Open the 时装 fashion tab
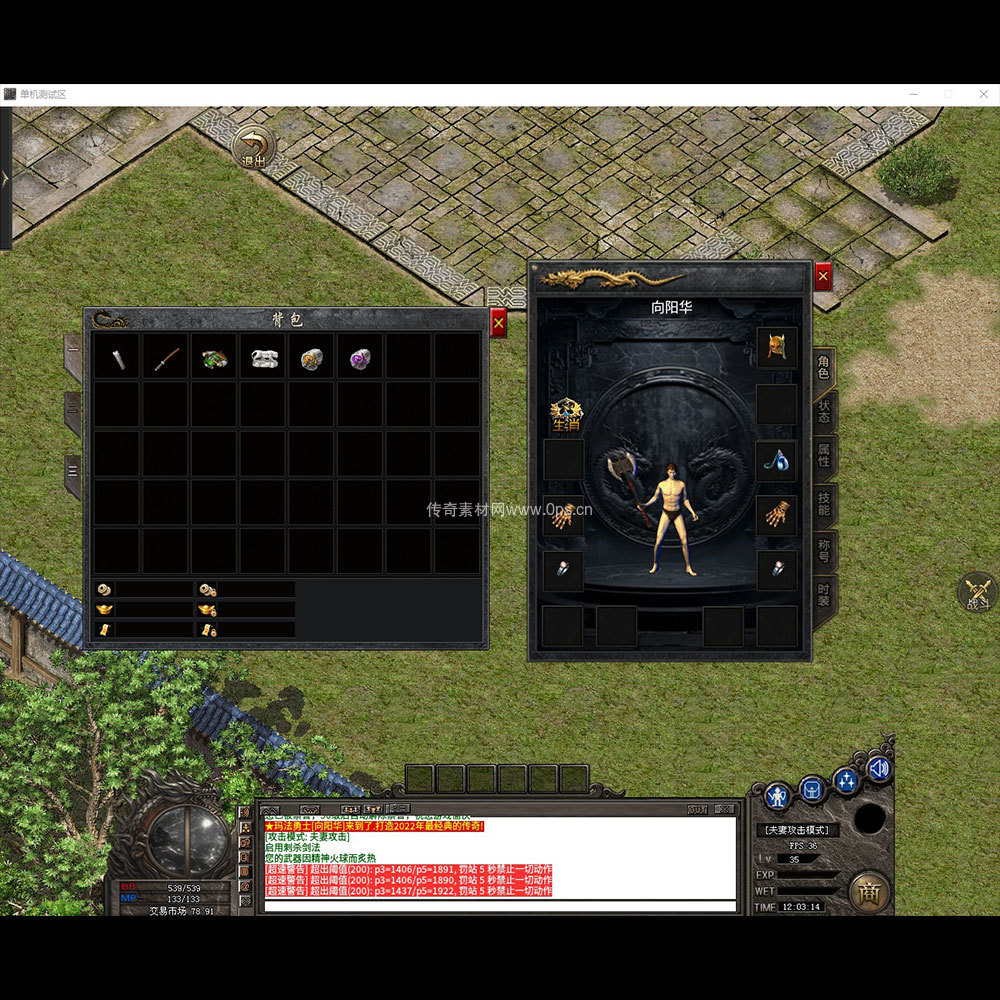The image size is (1000, 1000). click(823, 595)
